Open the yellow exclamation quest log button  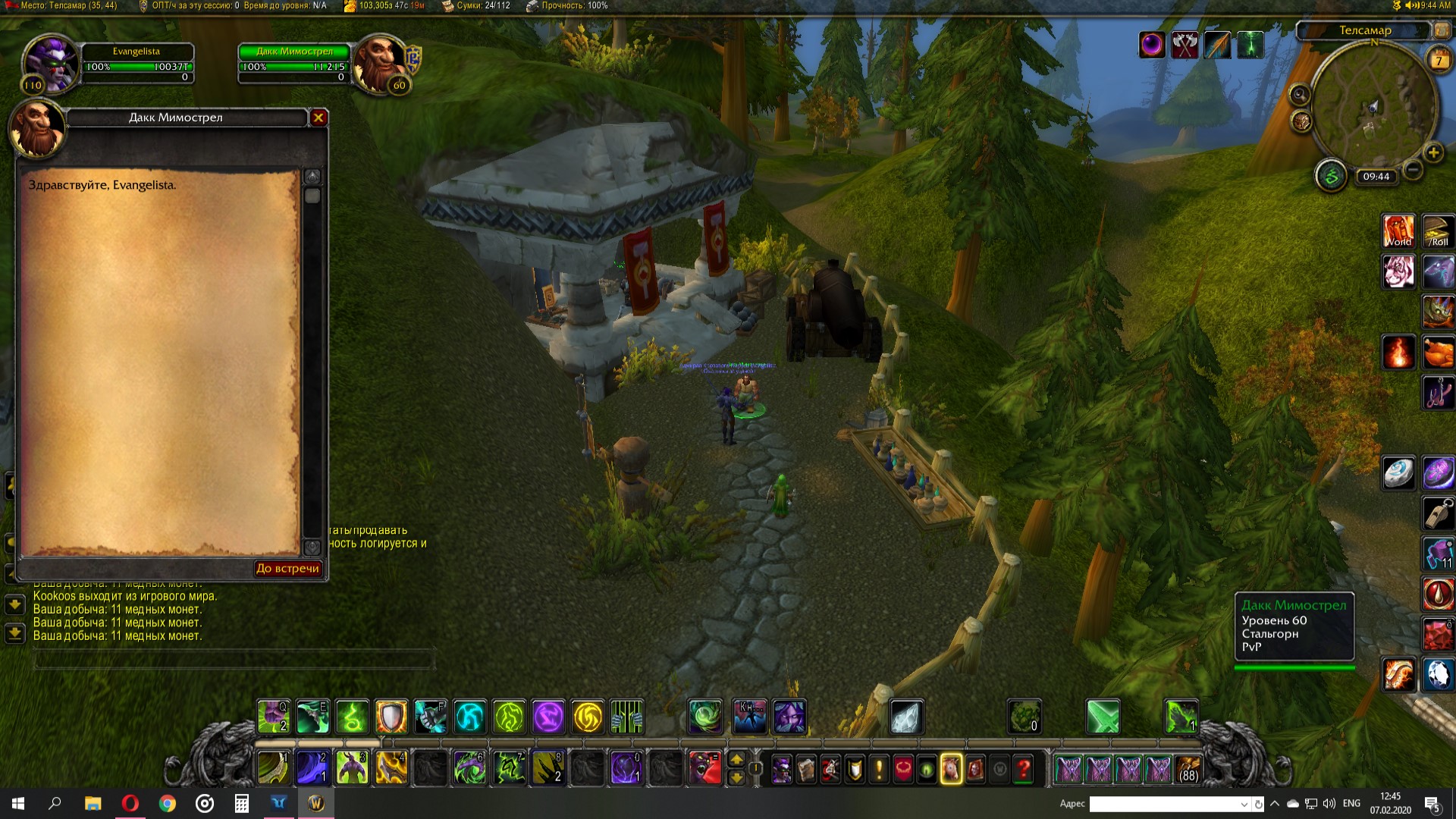(878, 770)
